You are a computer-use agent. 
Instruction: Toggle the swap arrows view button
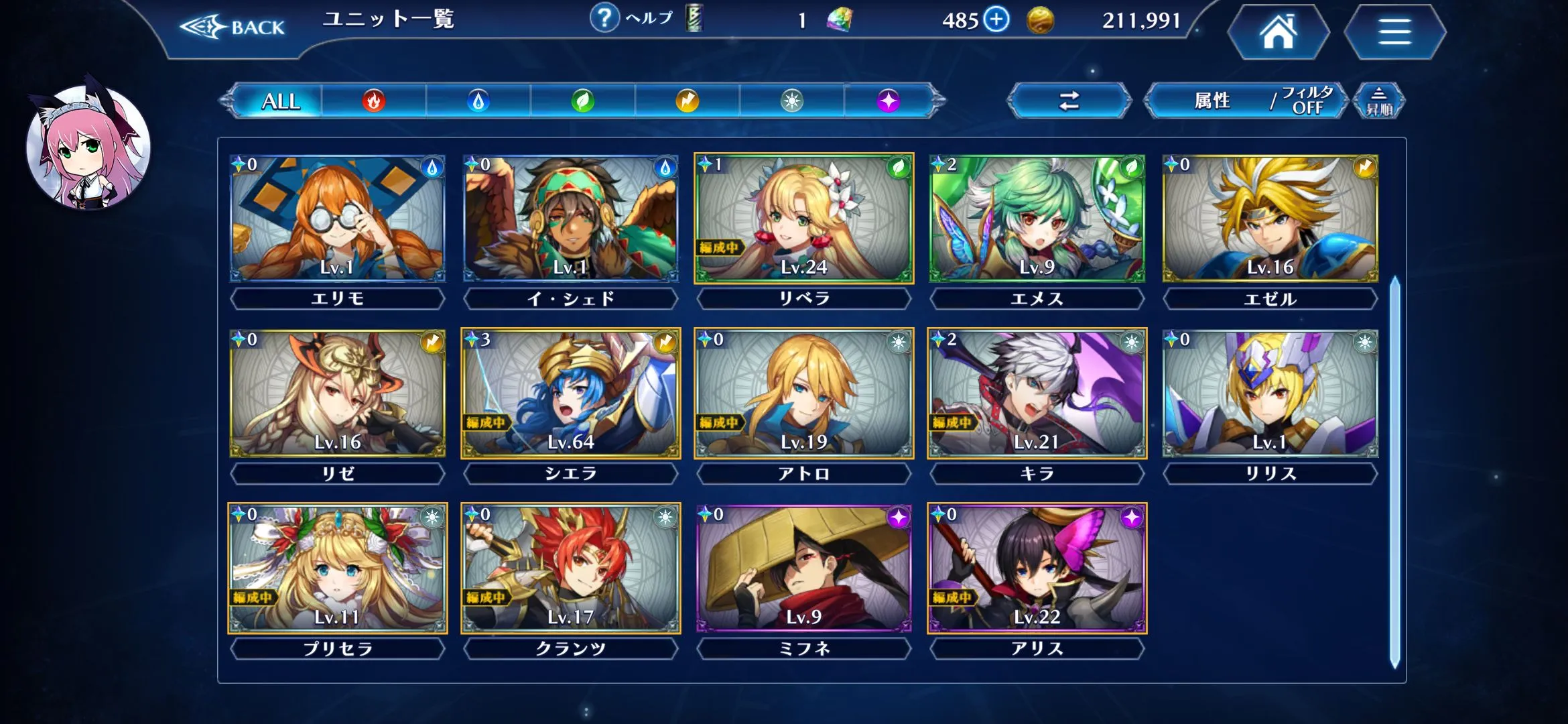point(1069,101)
